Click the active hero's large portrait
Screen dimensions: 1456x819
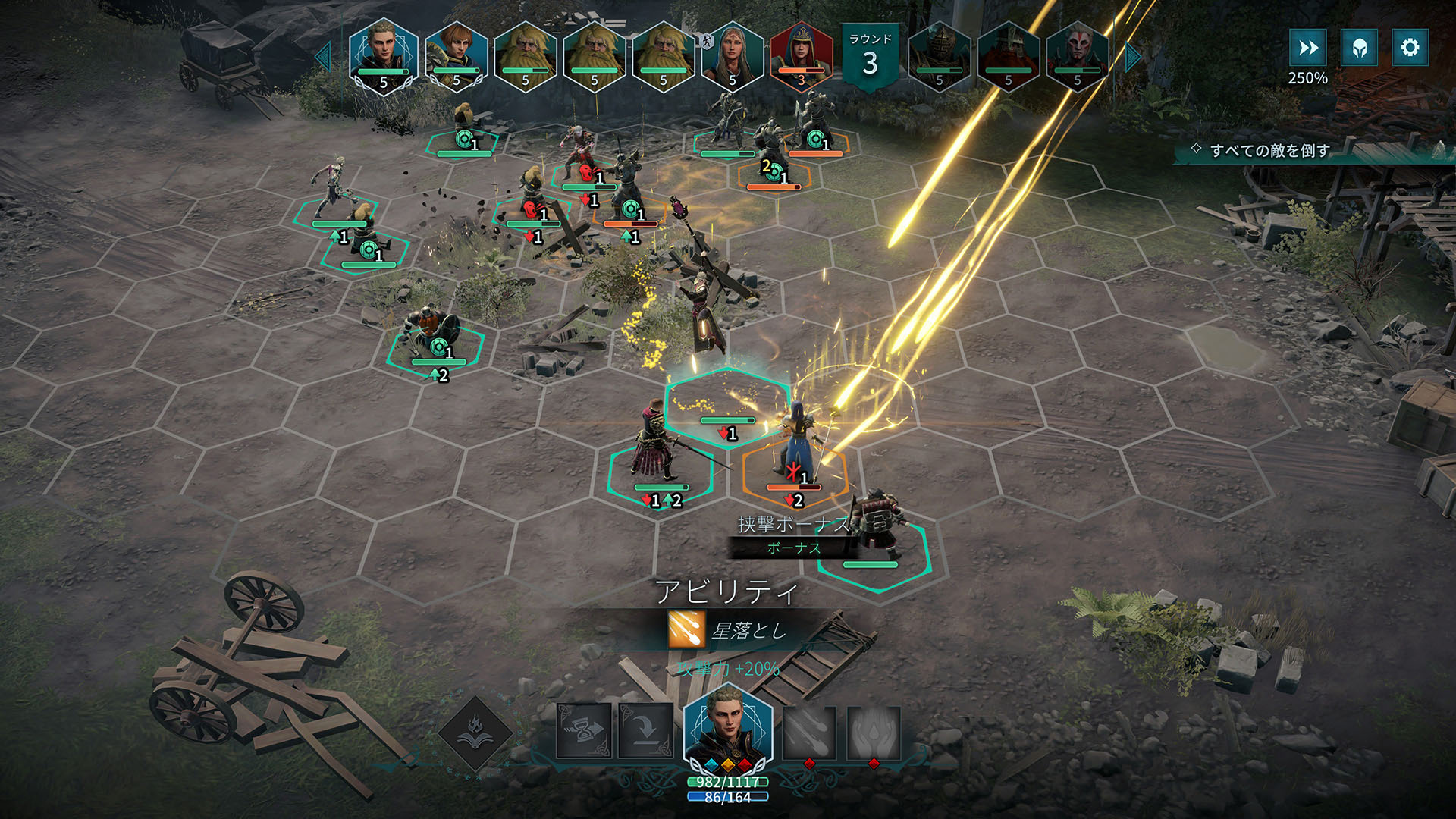(727, 728)
